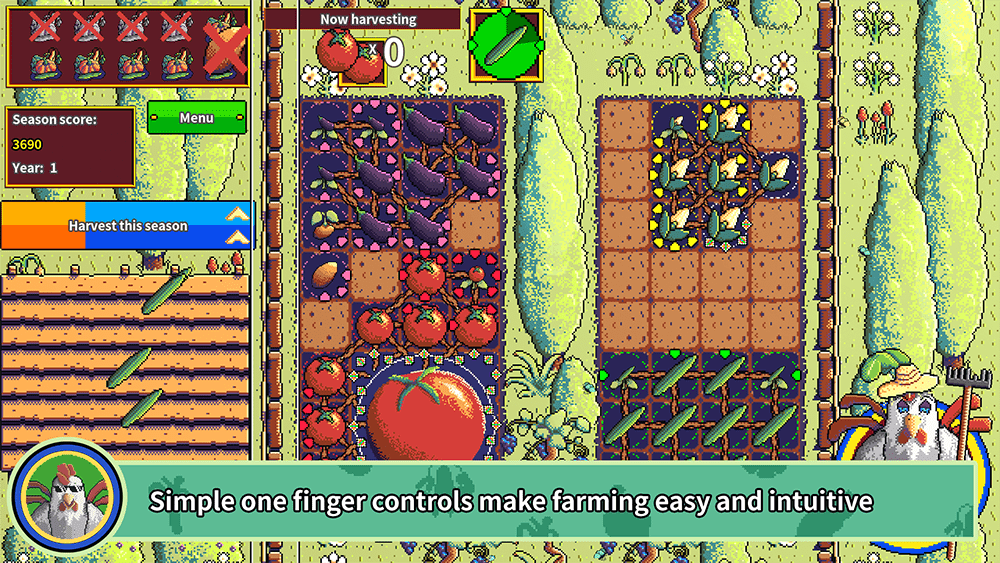1000x563 pixels.
Task: Select the cucumber icon in the green circle
Action: (x=506, y=45)
